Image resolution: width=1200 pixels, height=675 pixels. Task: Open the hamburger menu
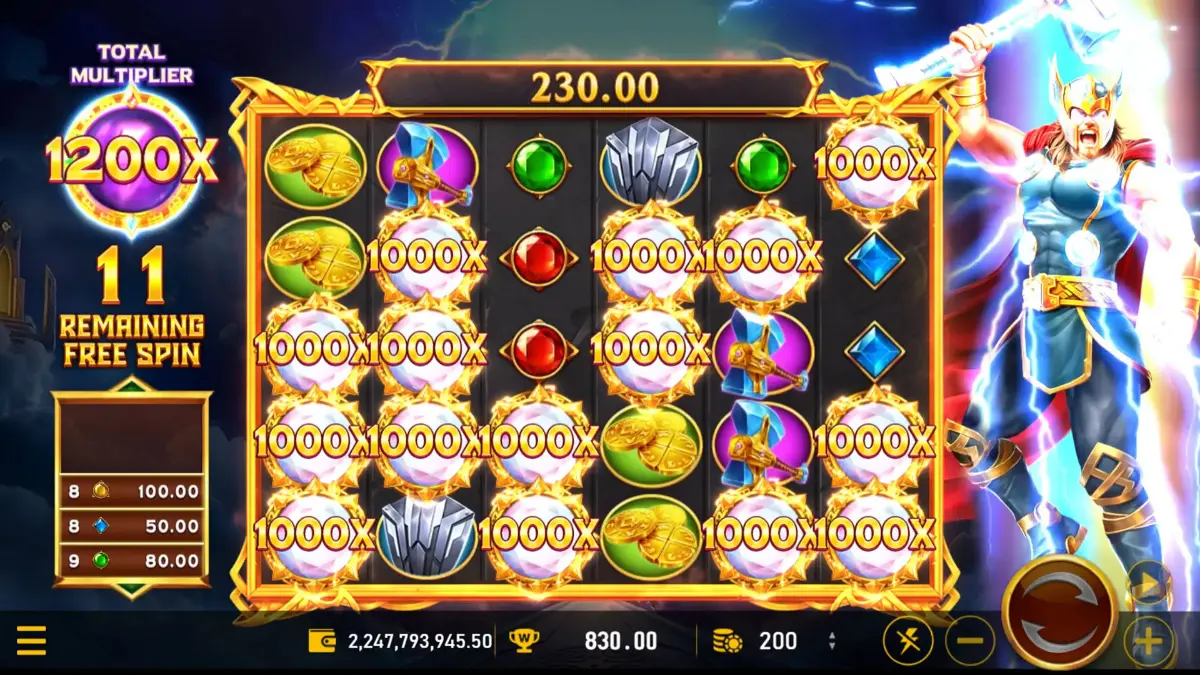pyautogui.click(x=31, y=640)
